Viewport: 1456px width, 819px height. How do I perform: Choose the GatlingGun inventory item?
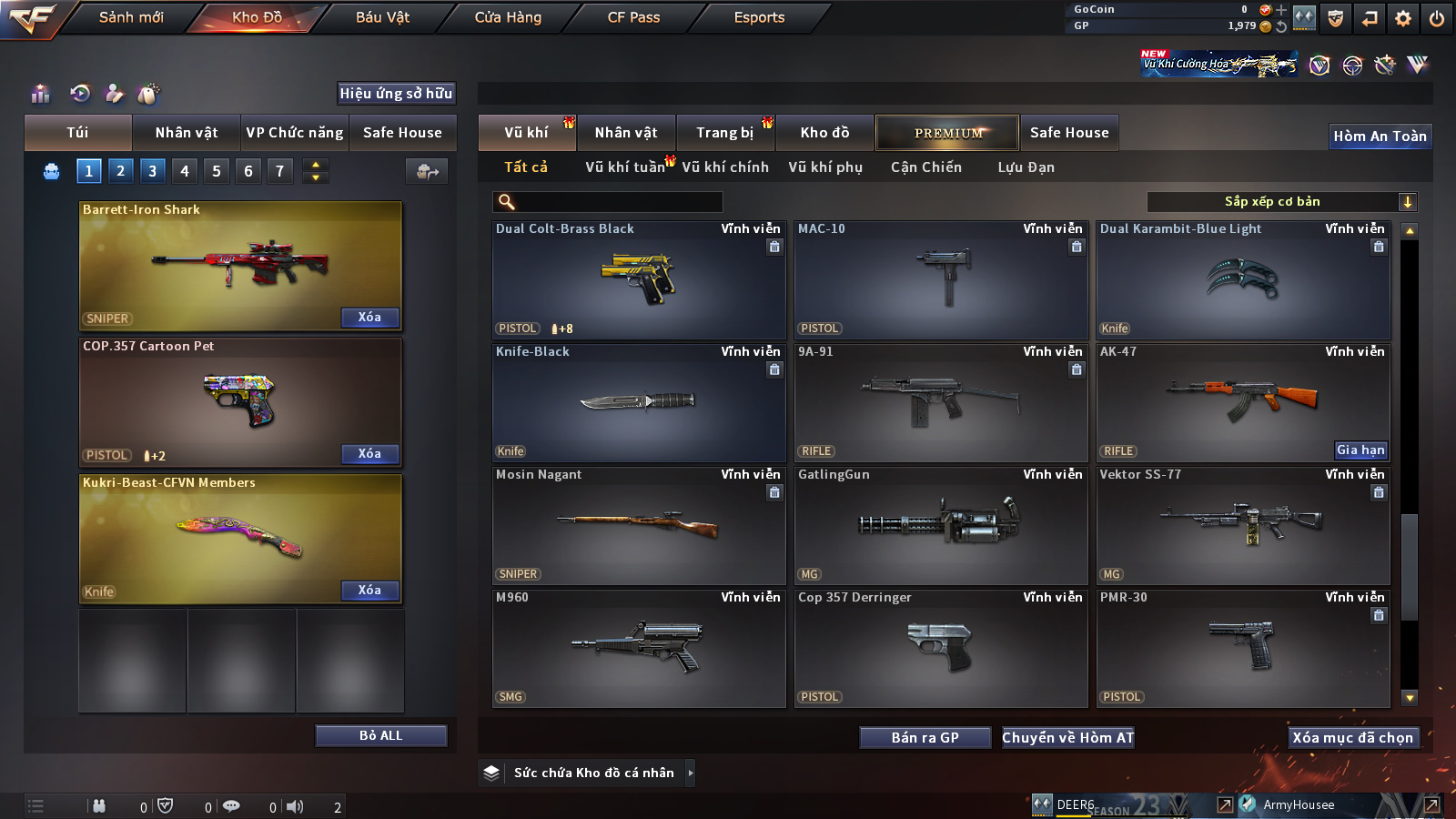click(941, 525)
